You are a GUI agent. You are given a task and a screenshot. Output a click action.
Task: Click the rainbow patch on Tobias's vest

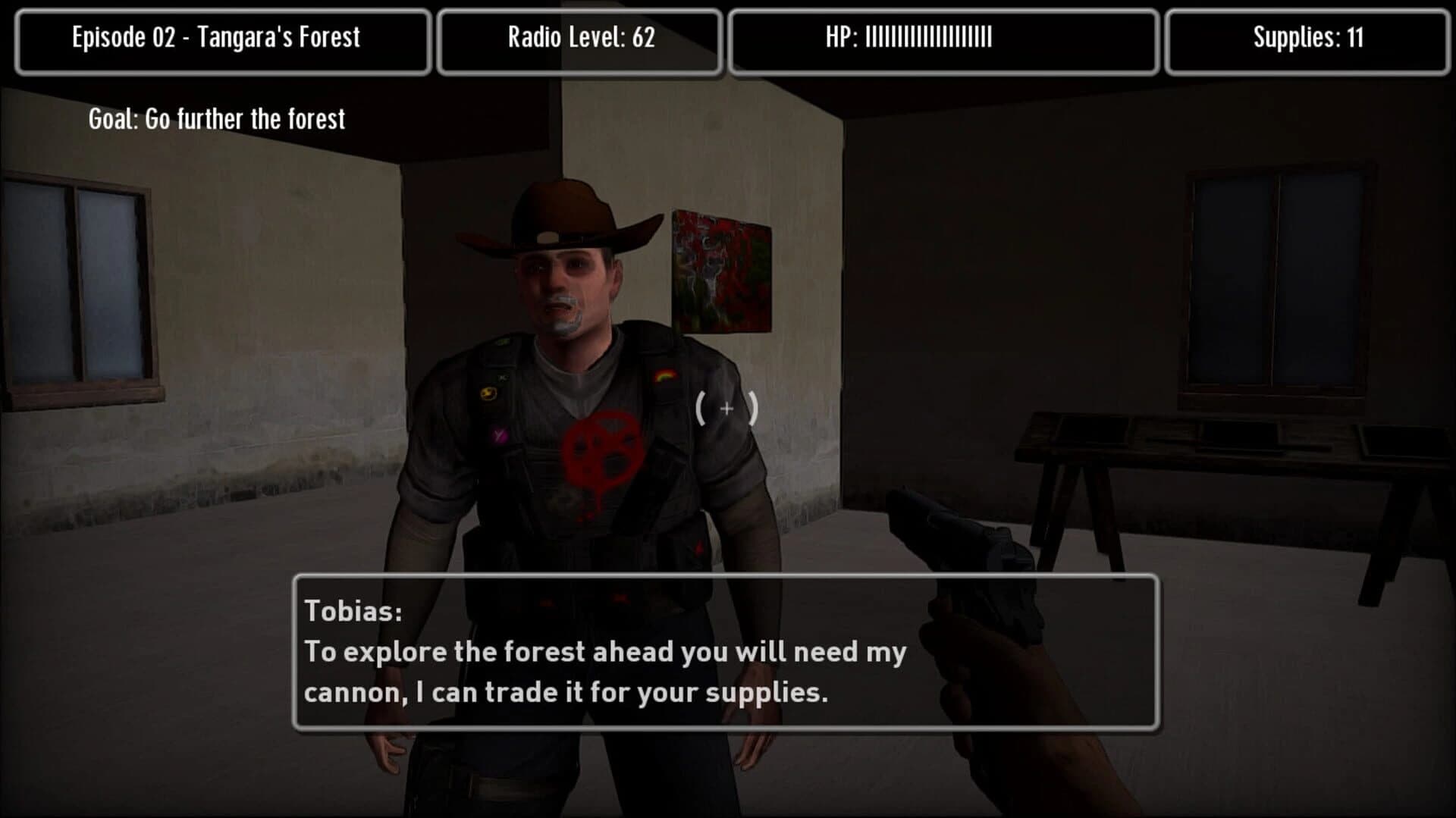tap(667, 375)
